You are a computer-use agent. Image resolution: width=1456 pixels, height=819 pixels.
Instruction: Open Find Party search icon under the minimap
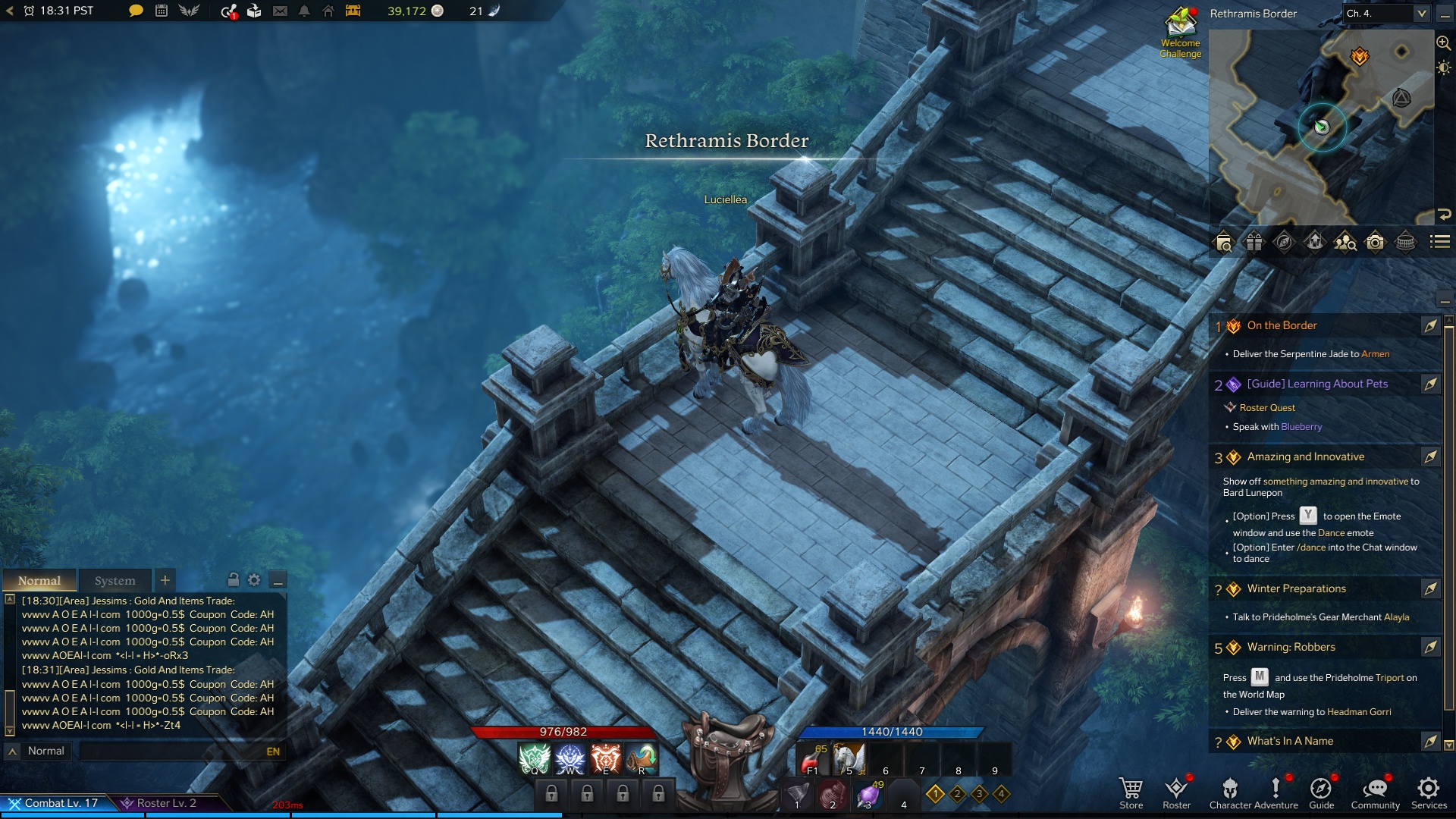click(1345, 243)
